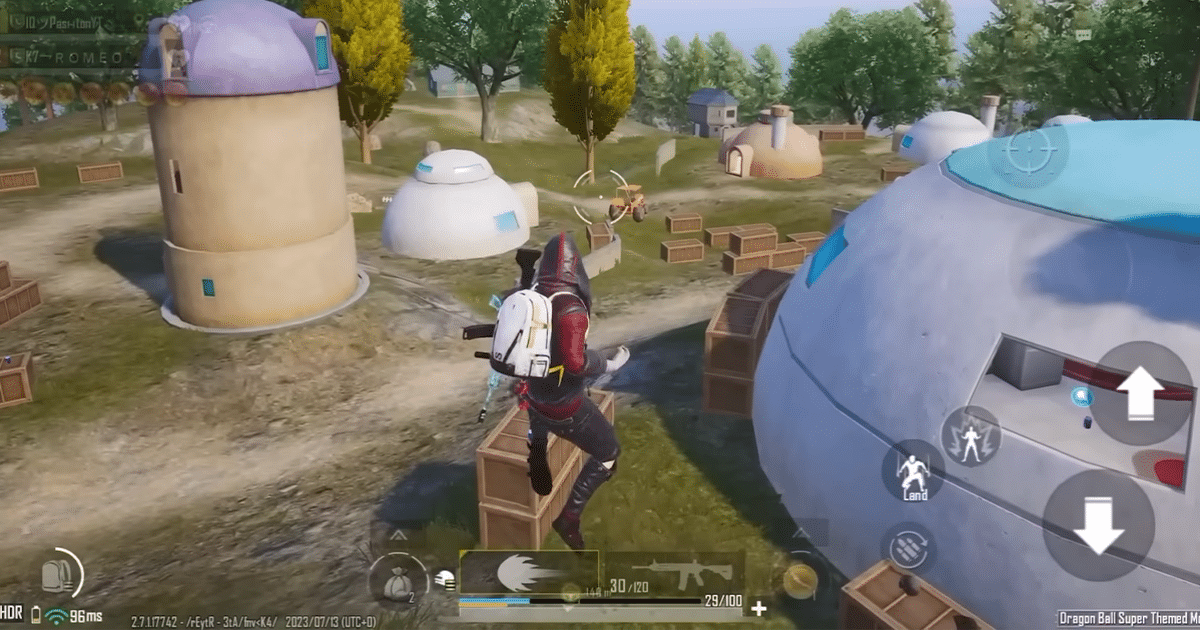Image resolution: width=1200 pixels, height=630 pixels.
Task: Open the chat bubble icon
Action: [1083, 34]
